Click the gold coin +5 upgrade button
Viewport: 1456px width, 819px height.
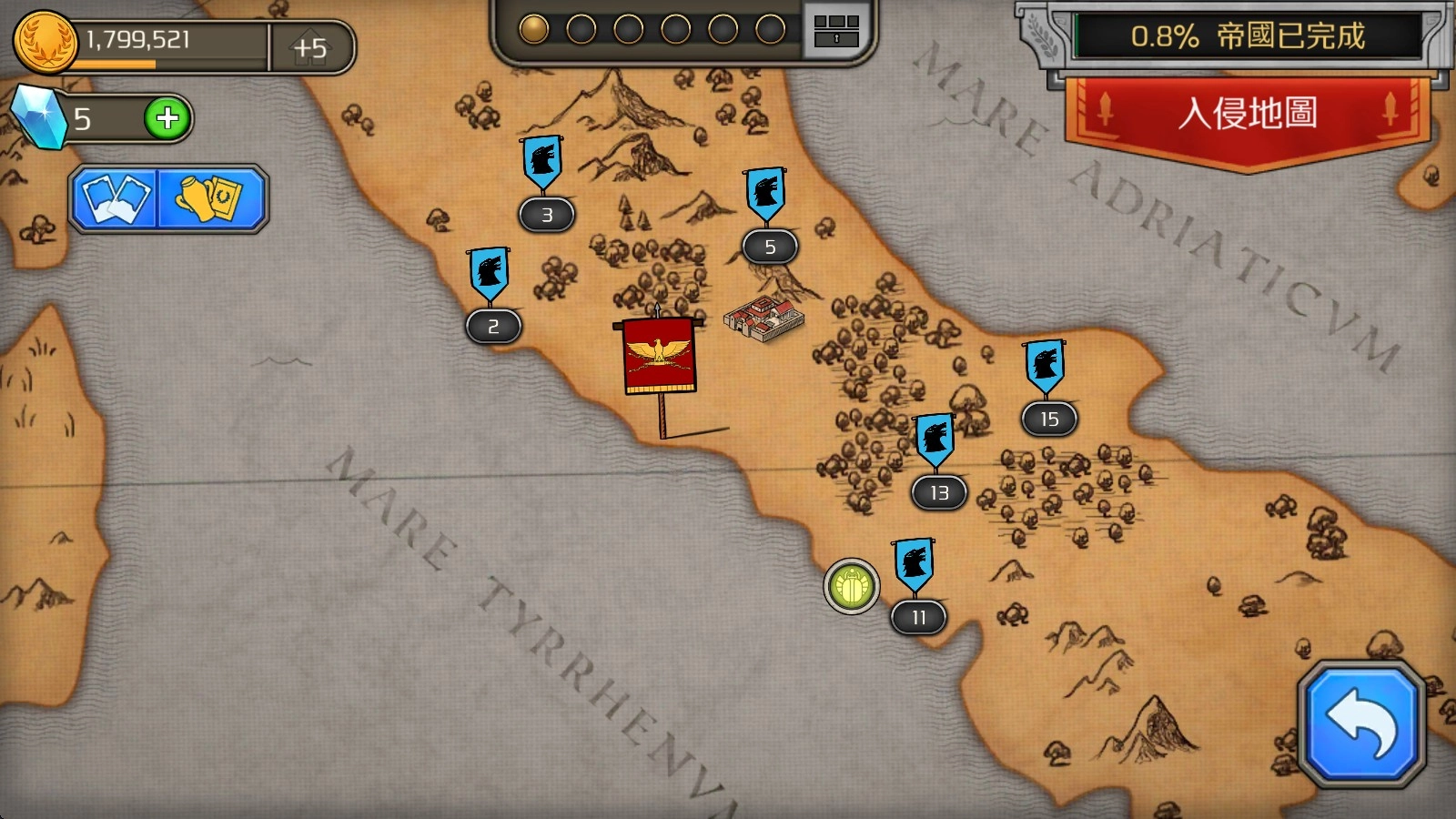[310, 47]
